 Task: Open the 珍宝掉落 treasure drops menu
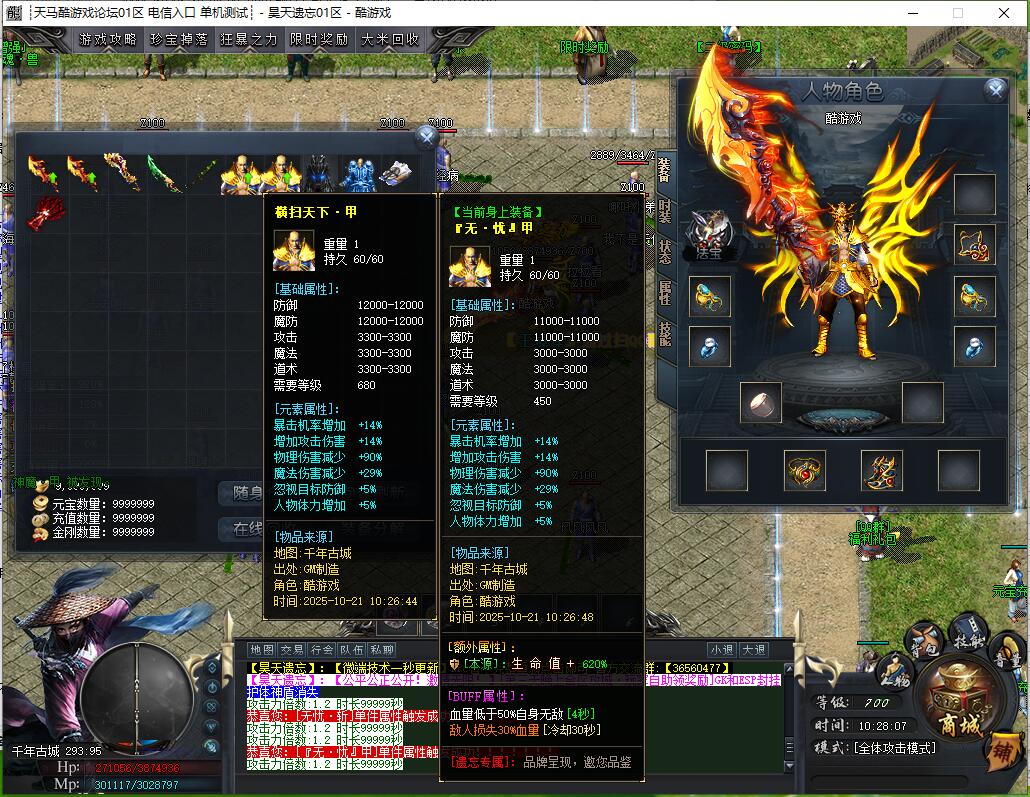click(x=178, y=40)
